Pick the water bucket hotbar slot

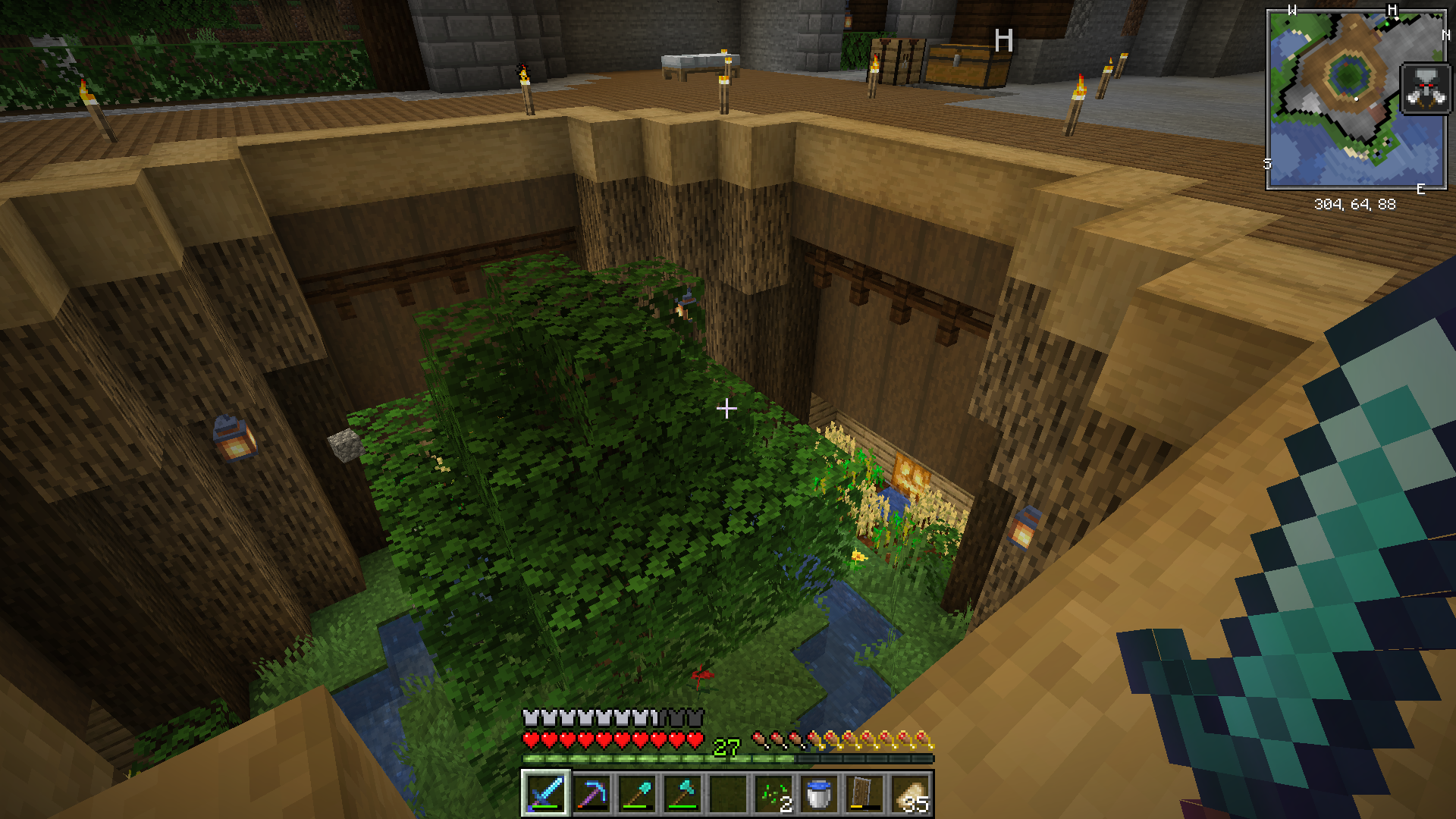tap(819, 794)
